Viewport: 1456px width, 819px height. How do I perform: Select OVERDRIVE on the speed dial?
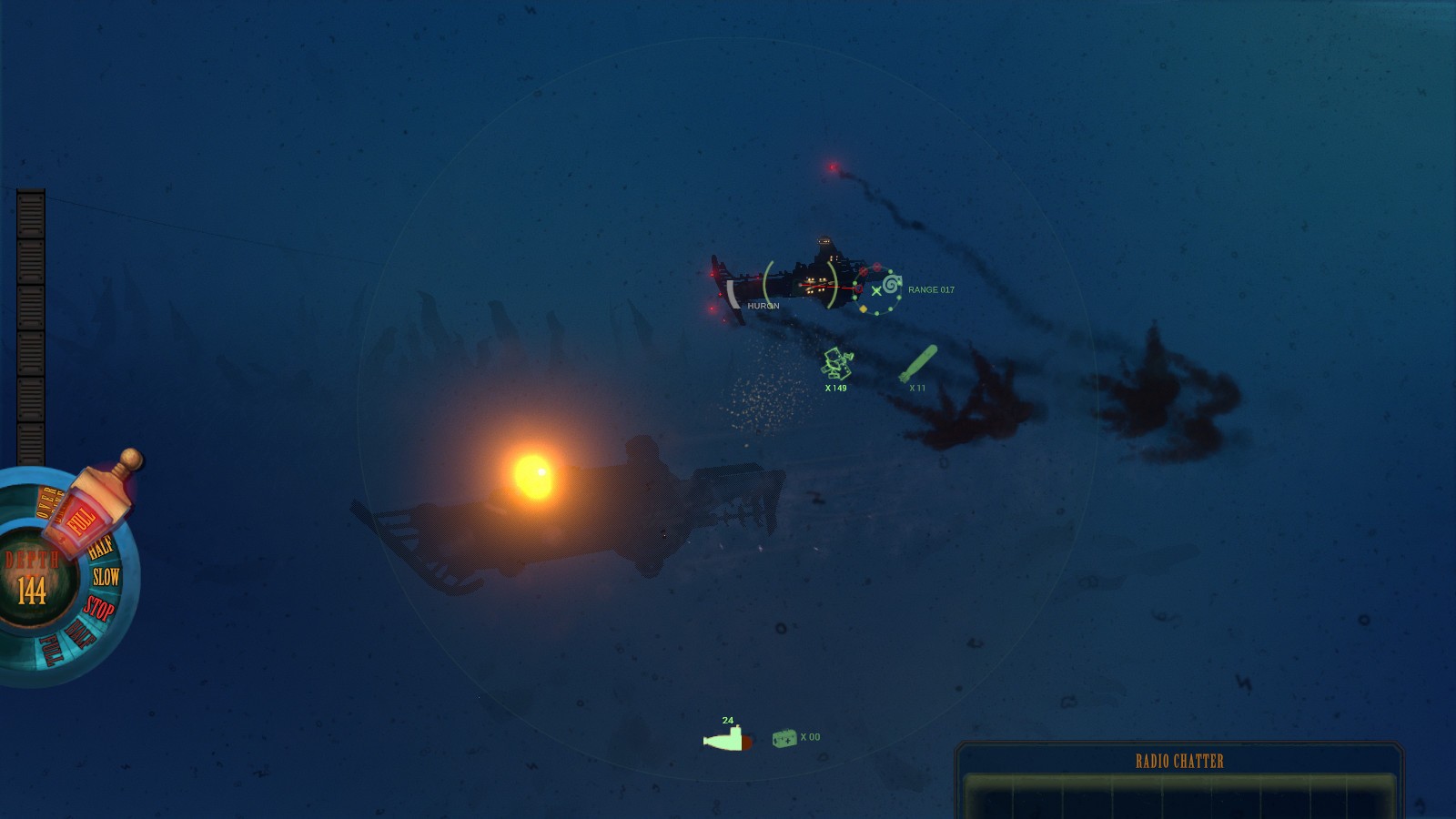[47, 502]
